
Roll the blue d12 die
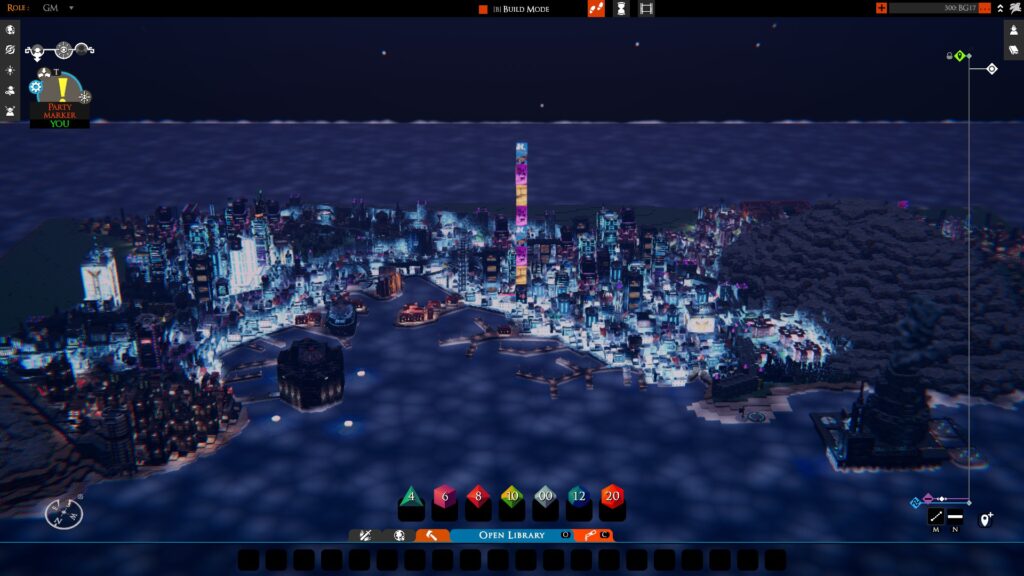click(x=579, y=496)
